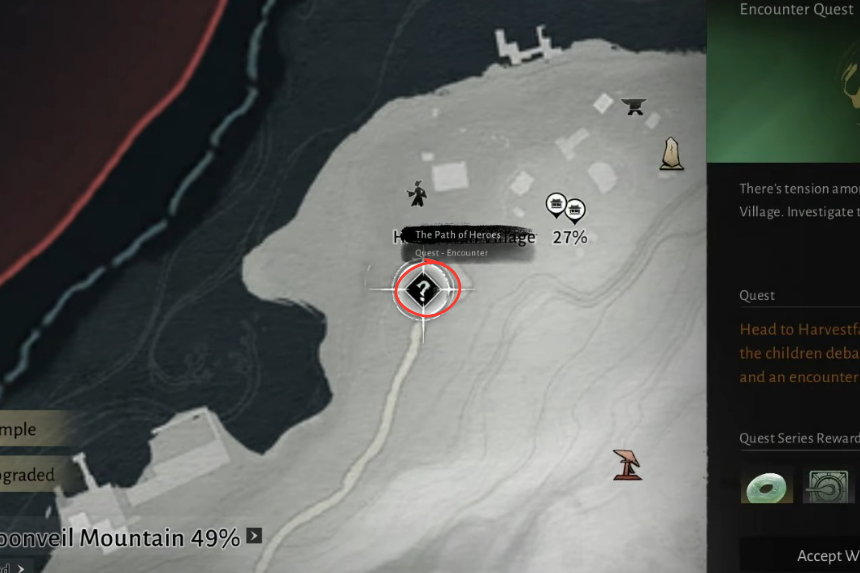Screen dimensions: 860x573
Task: Select the Path of Heroes question-mark quest marker
Action: (424, 291)
